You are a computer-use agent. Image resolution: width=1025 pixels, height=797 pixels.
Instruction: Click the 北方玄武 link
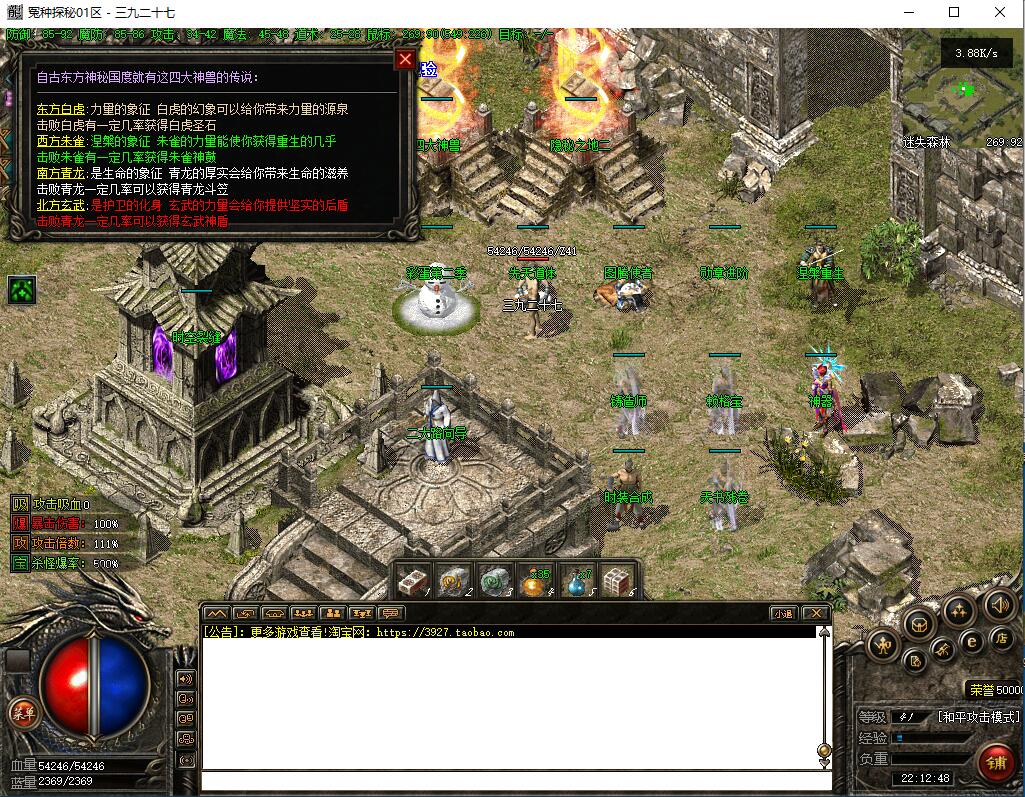tap(61, 205)
